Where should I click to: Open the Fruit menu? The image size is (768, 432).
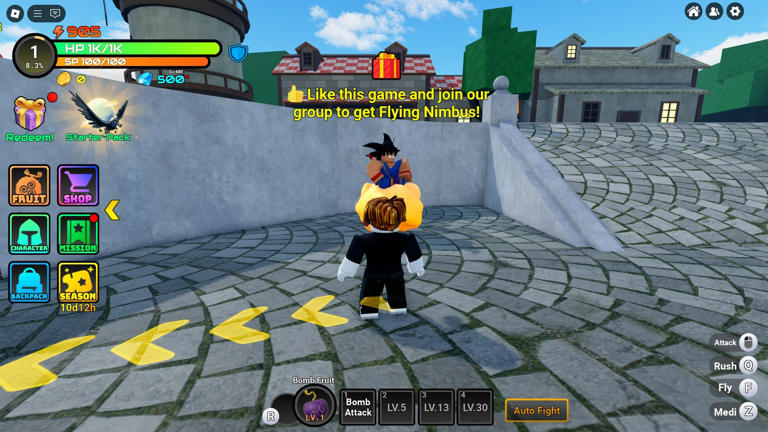[x=29, y=186]
